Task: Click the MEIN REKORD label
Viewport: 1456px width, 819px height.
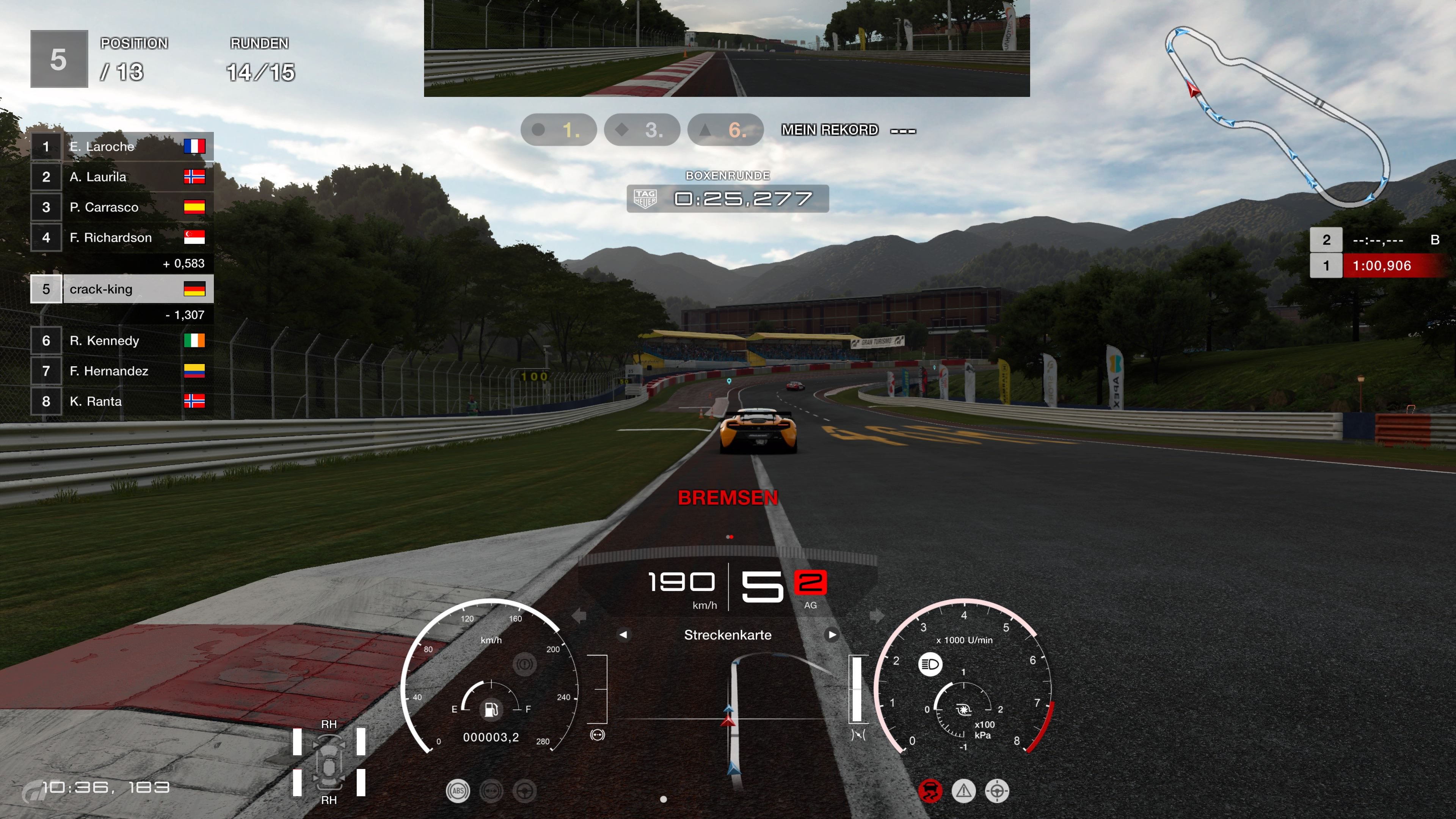Action: pyautogui.click(x=828, y=129)
